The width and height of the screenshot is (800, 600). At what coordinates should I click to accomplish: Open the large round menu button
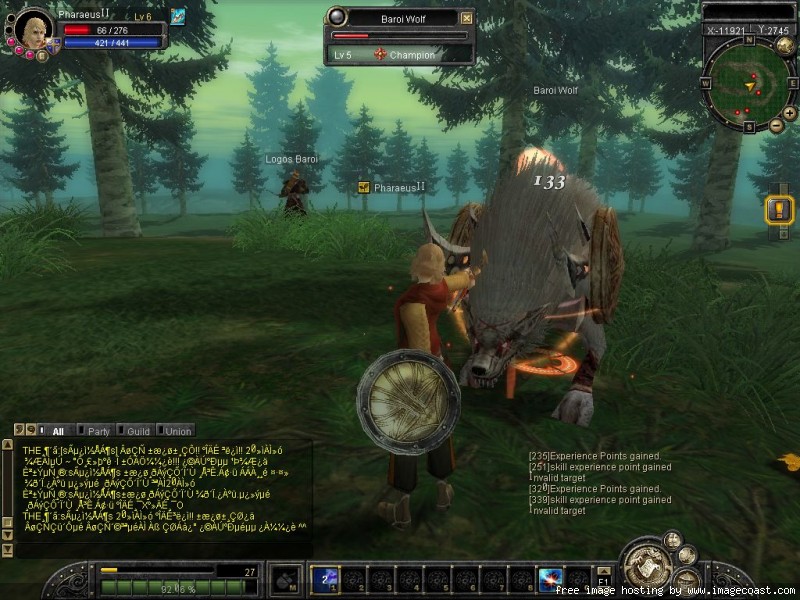pyautogui.click(x=645, y=567)
